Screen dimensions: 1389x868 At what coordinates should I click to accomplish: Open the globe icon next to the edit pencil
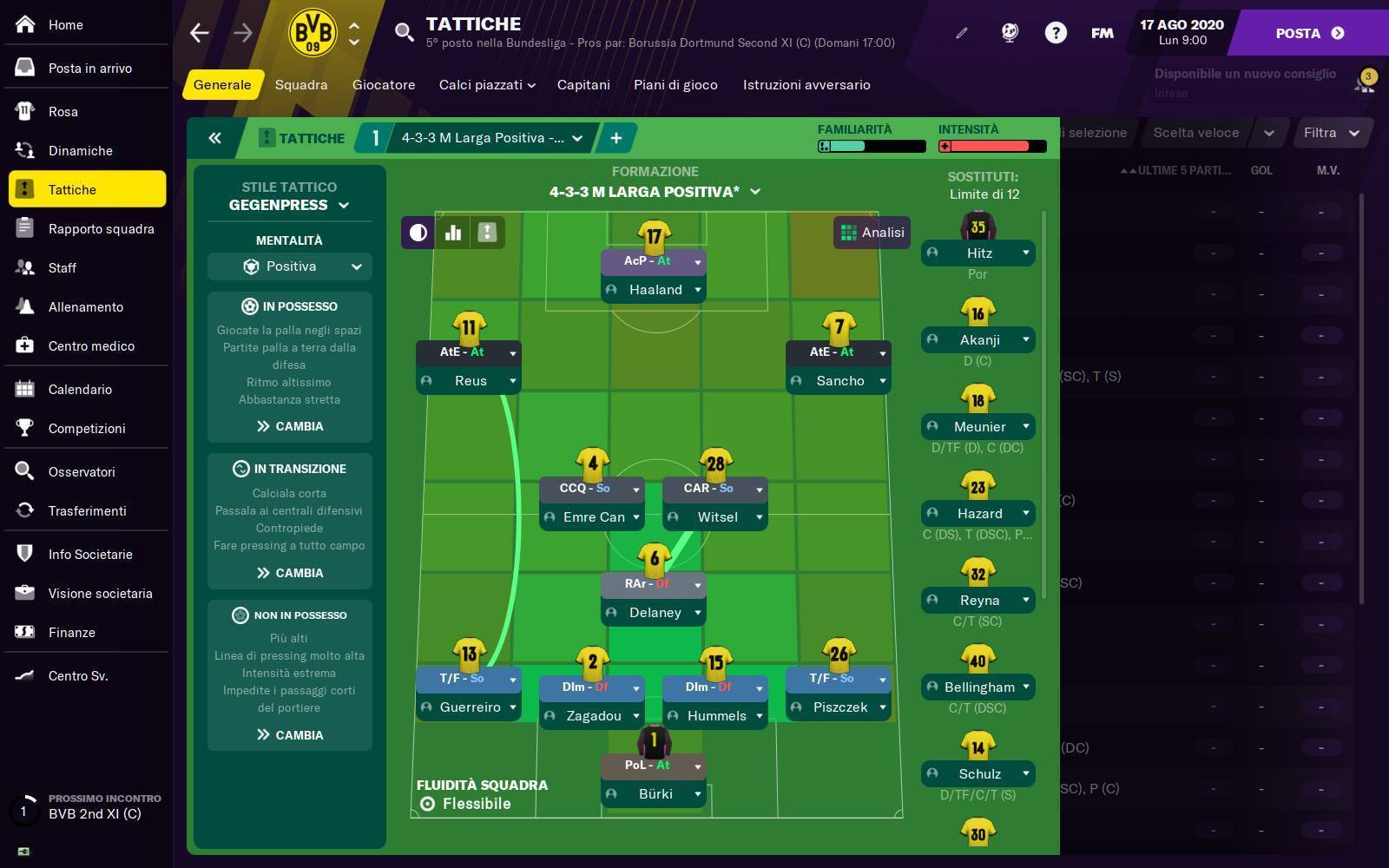1008,33
